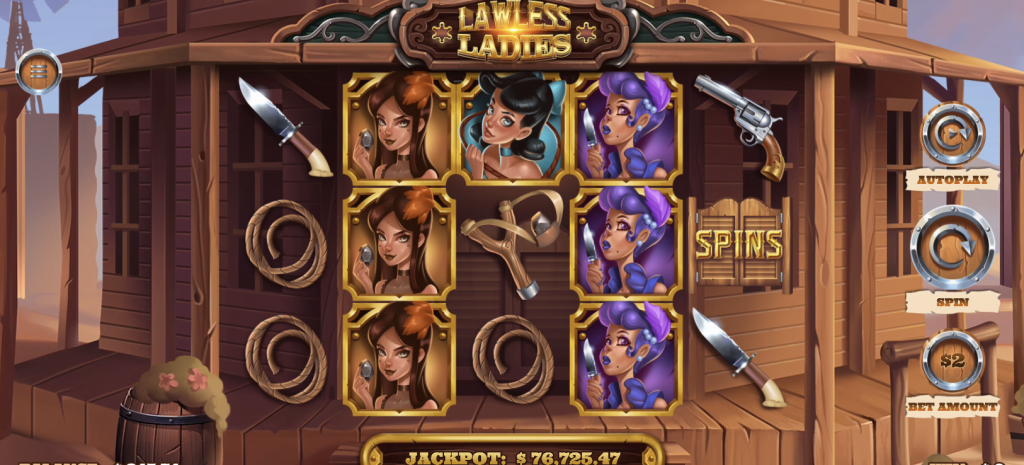1024x465 pixels.
Task: Open the hamburger menu button
Action: pyautogui.click(x=40, y=73)
